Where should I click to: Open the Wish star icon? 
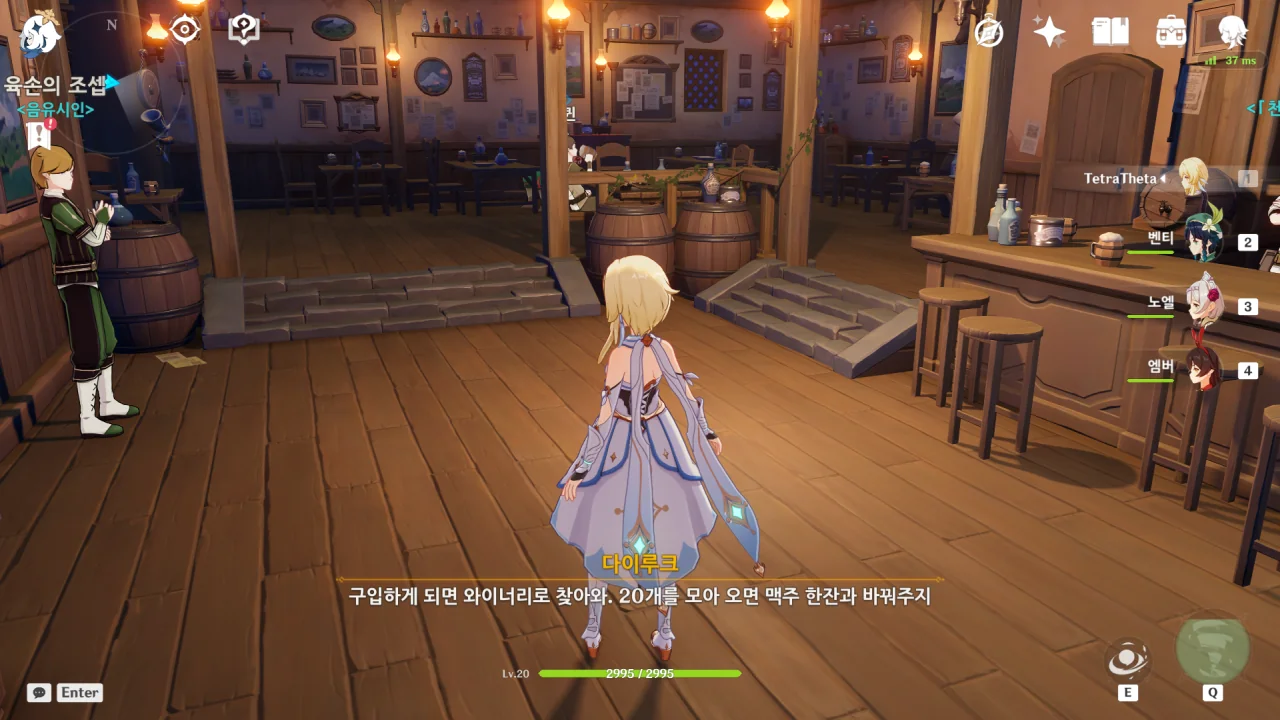[x=1049, y=32]
